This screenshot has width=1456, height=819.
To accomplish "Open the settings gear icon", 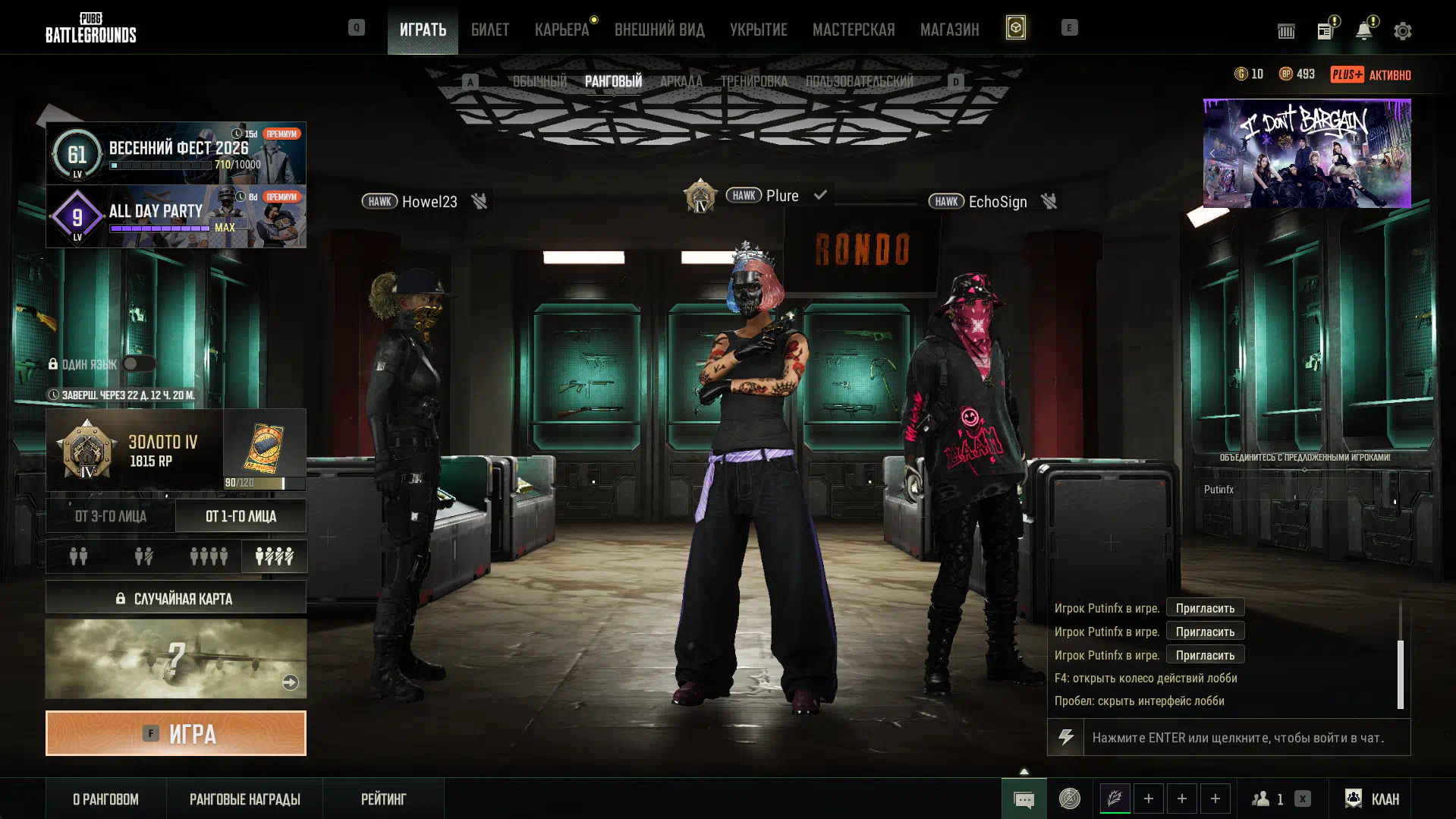I will pos(1402,31).
